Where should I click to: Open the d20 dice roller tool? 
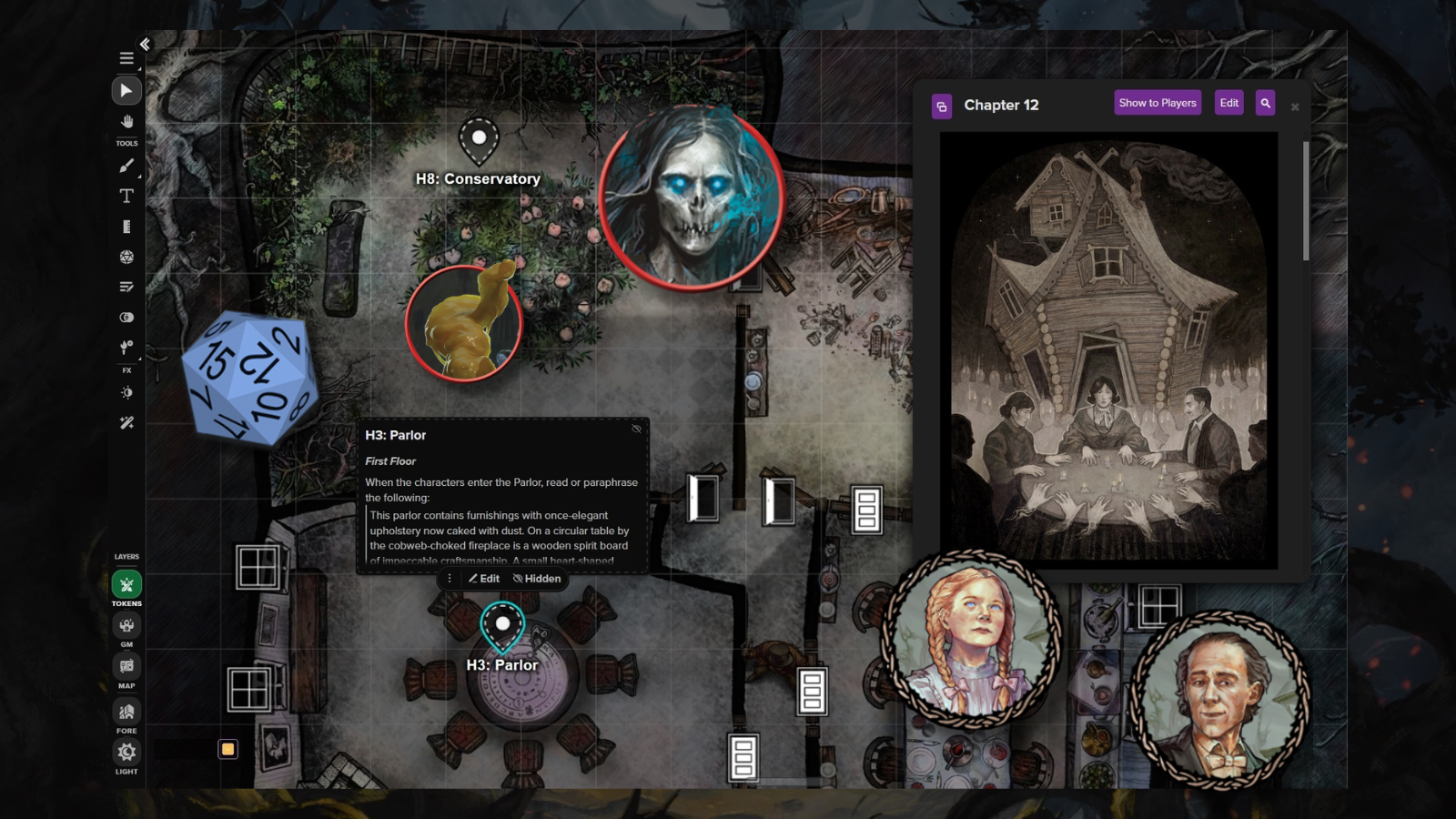(126, 257)
